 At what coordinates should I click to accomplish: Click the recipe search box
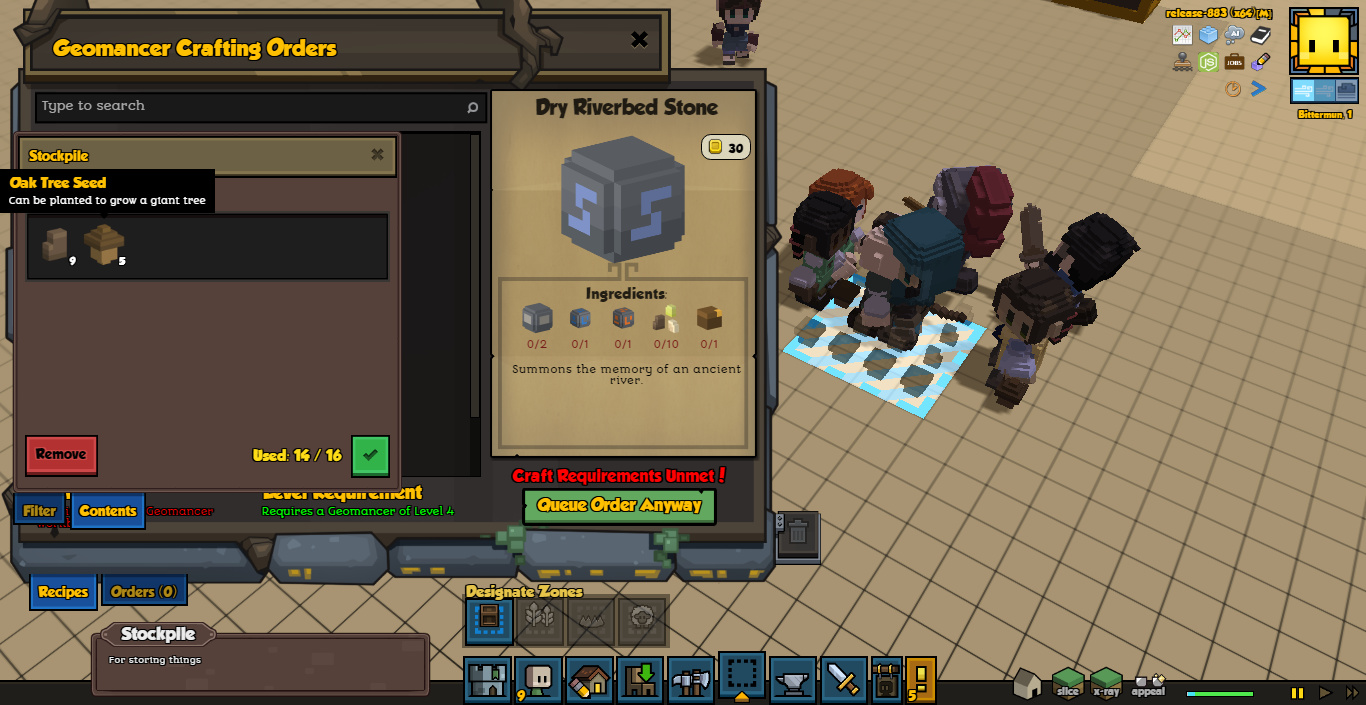click(x=250, y=106)
